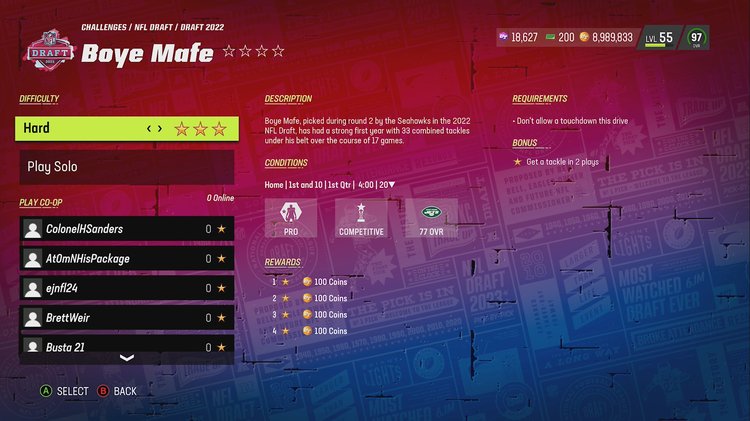750x421 pixels.
Task: Select the 77 OVR Jets tile
Action: click(x=432, y=218)
